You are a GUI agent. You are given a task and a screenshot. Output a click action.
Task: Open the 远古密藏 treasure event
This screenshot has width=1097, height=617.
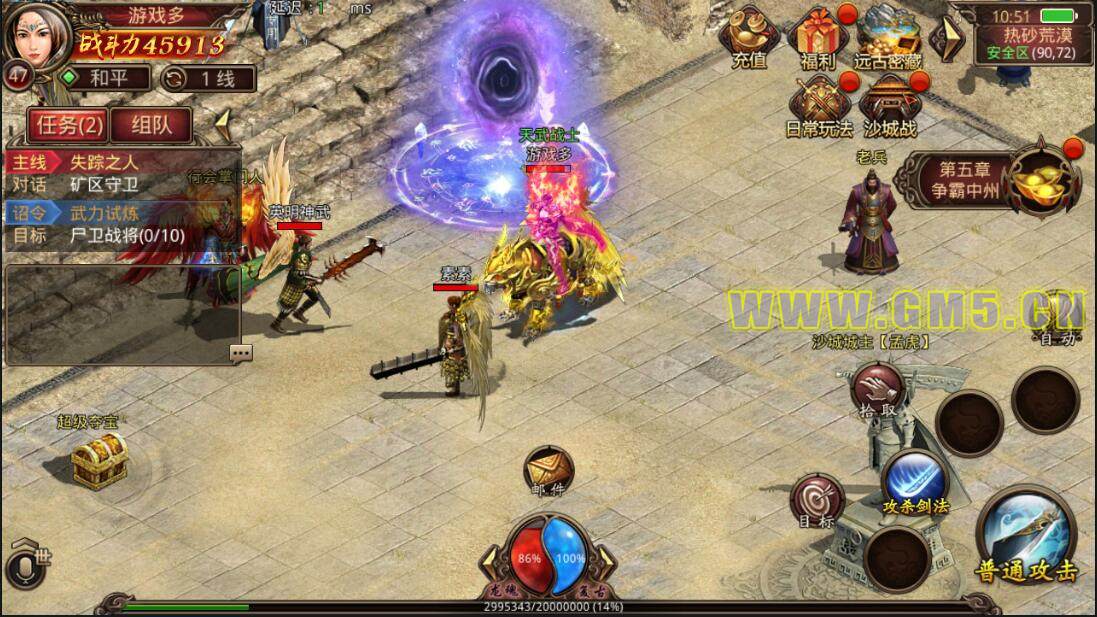[x=887, y=37]
